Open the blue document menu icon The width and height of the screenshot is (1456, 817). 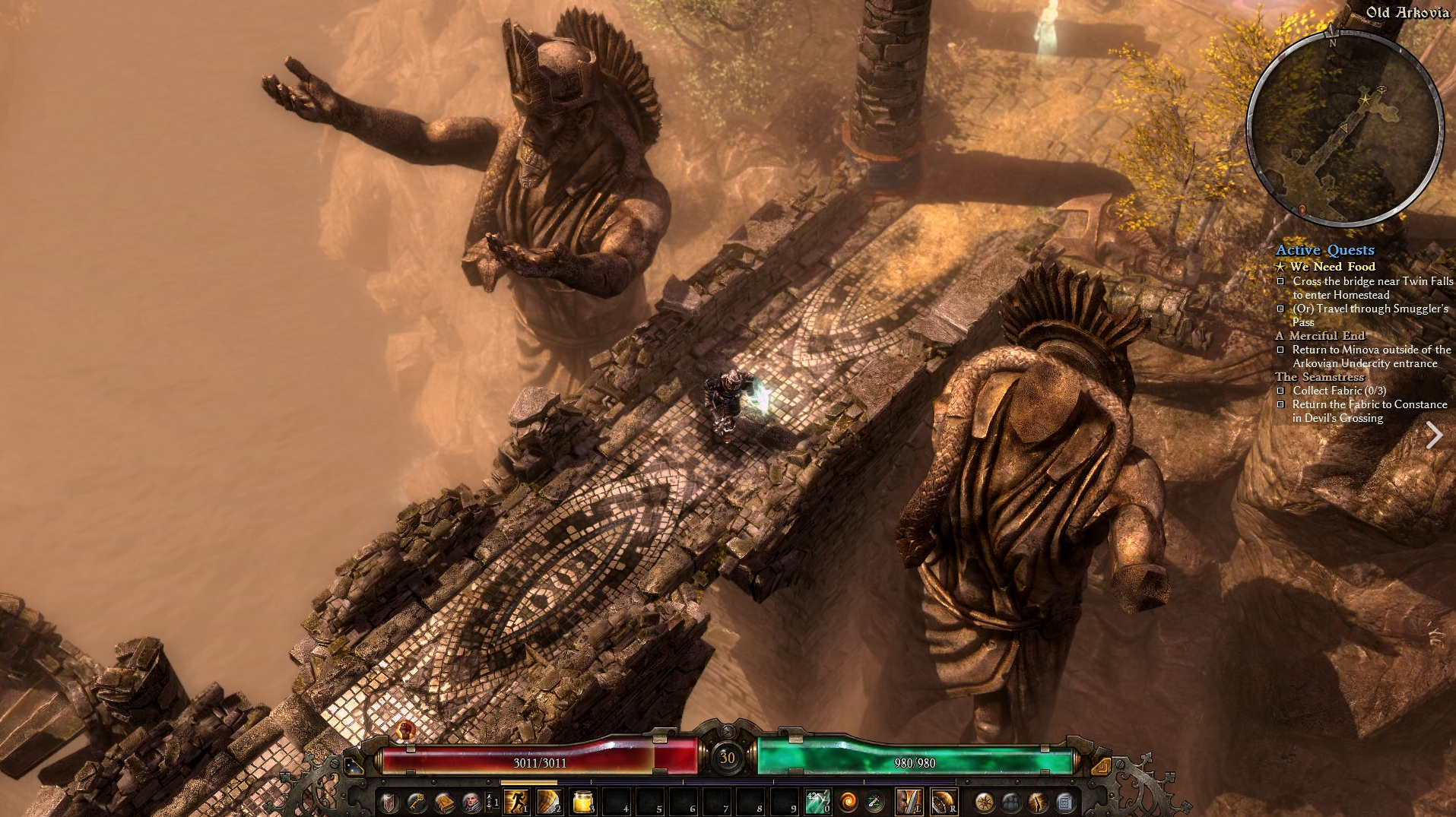point(1065,802)
